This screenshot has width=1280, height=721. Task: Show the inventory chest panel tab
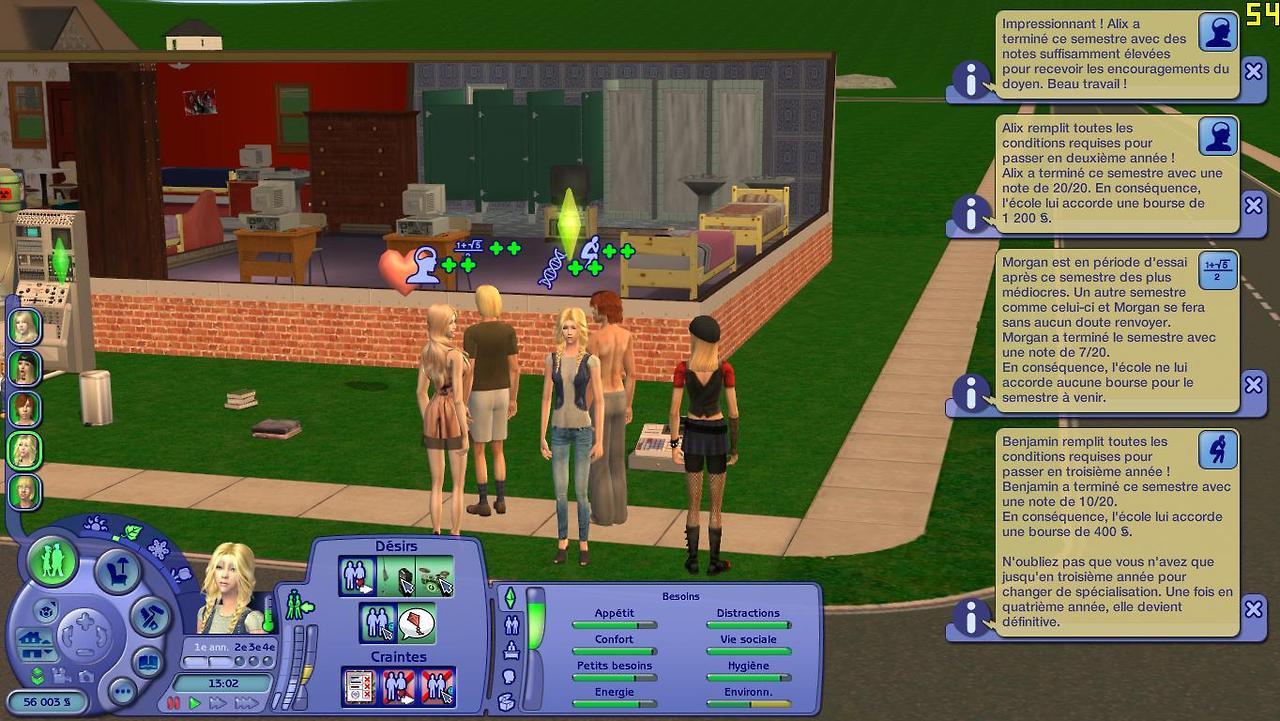click(510, 703)
